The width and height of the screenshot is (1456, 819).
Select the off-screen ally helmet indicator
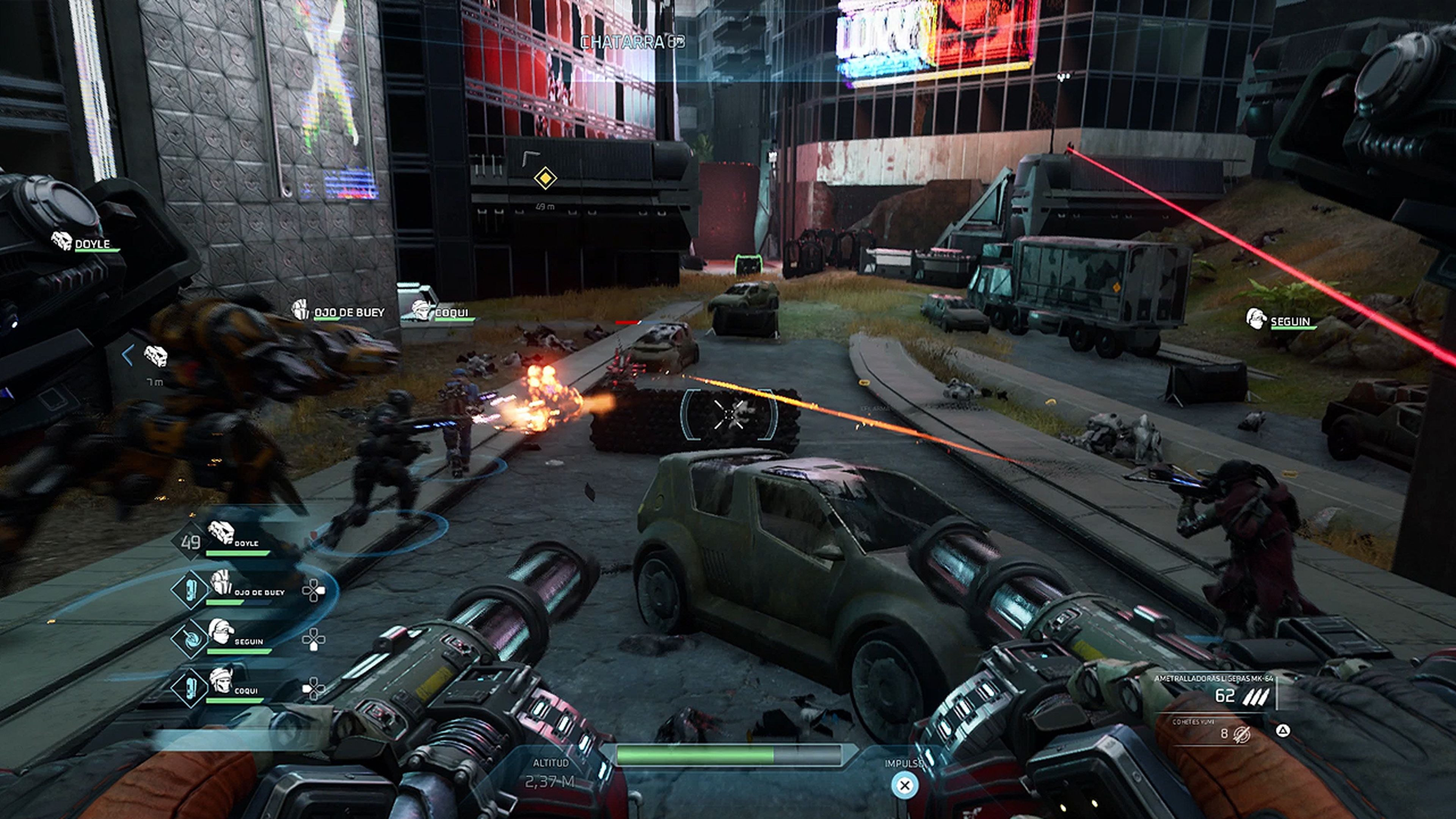(x=155, y=356)
